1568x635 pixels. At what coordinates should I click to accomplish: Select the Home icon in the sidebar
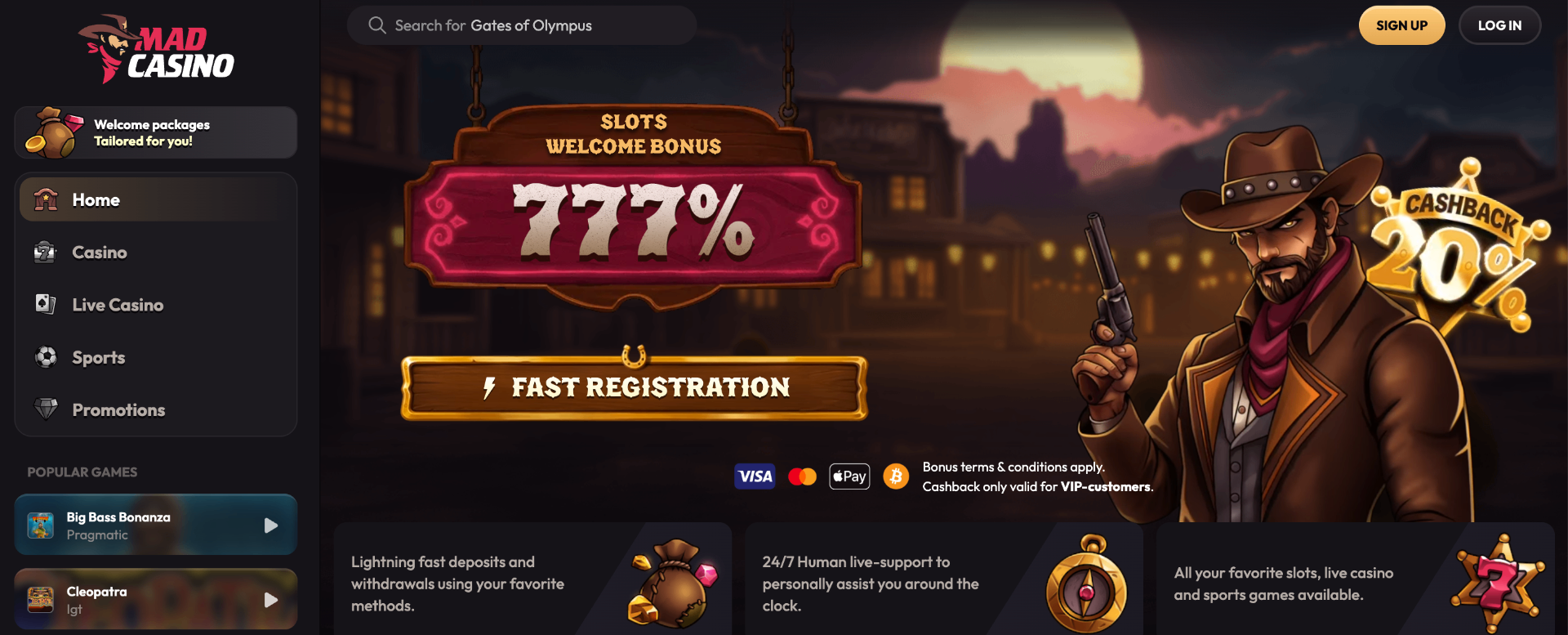45,199
